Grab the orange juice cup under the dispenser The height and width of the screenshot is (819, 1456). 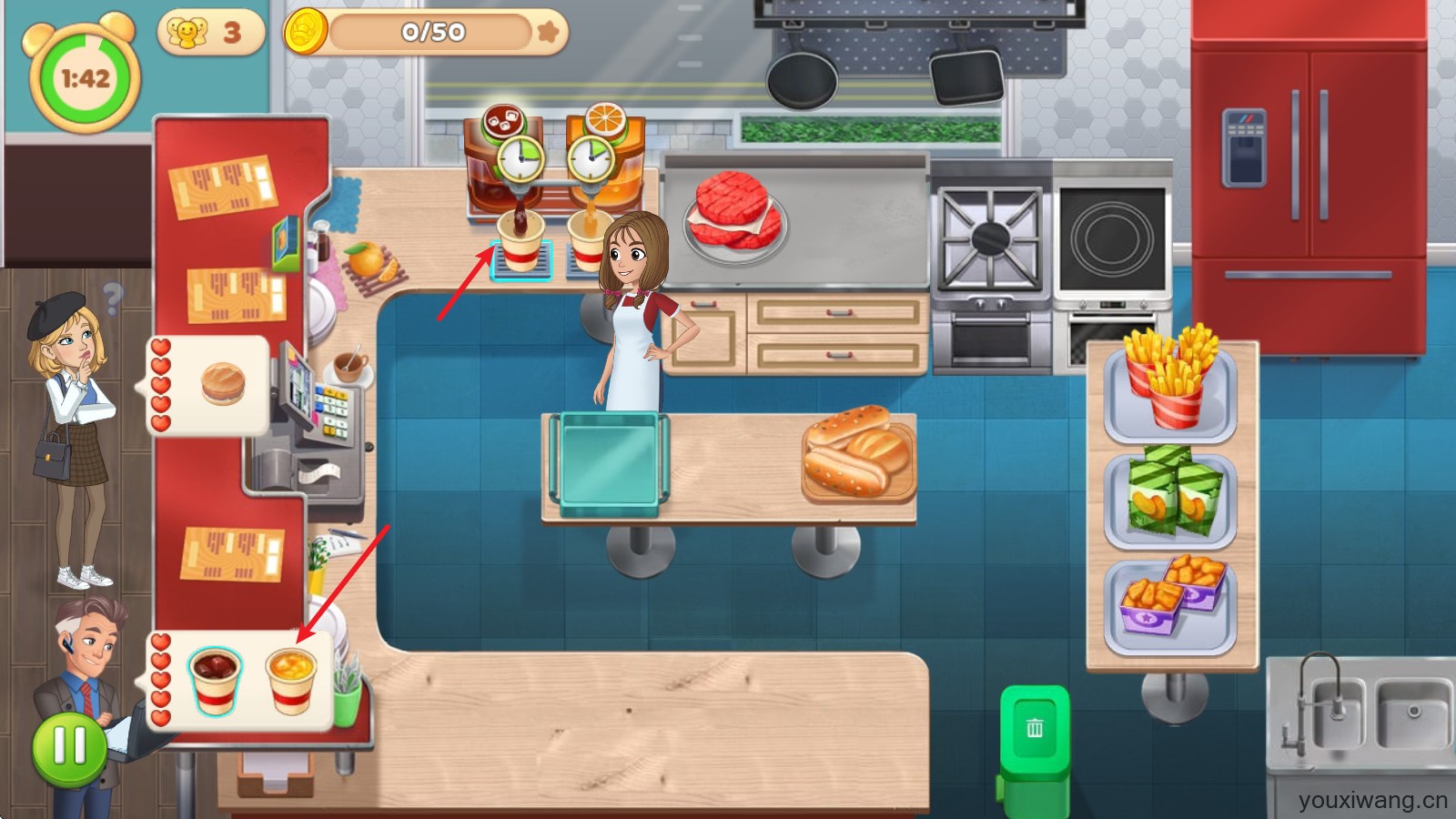tap(587, 242)
